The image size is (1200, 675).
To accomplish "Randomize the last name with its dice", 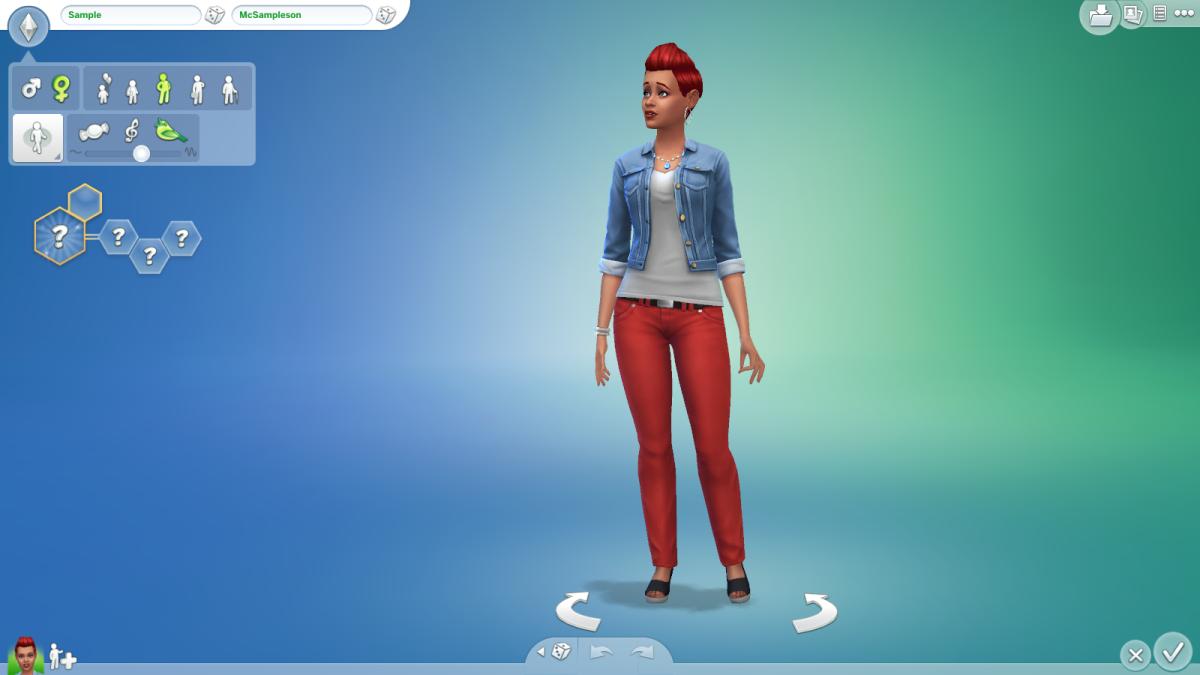I will [x=386, y=15].
